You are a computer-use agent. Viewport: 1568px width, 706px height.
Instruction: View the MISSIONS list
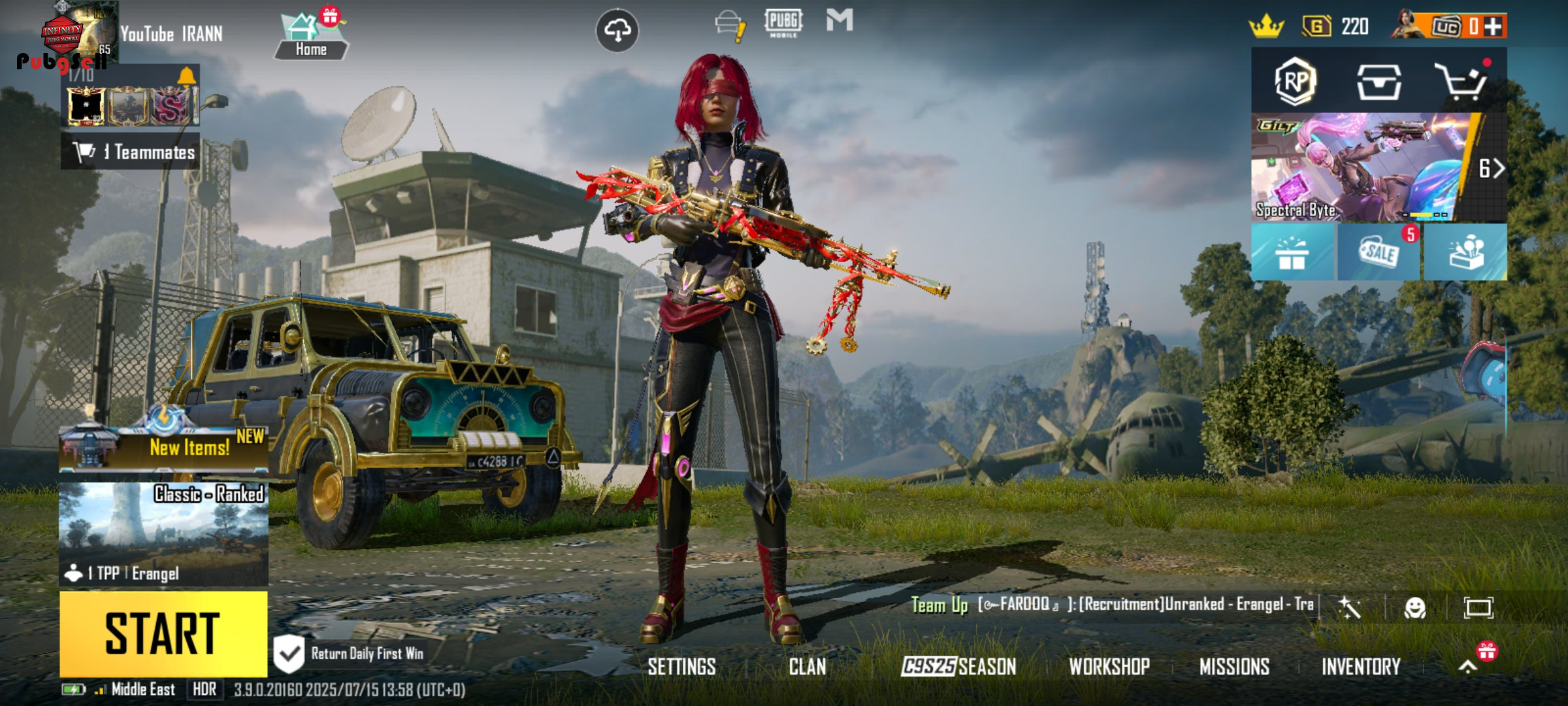coord(1234,667)
